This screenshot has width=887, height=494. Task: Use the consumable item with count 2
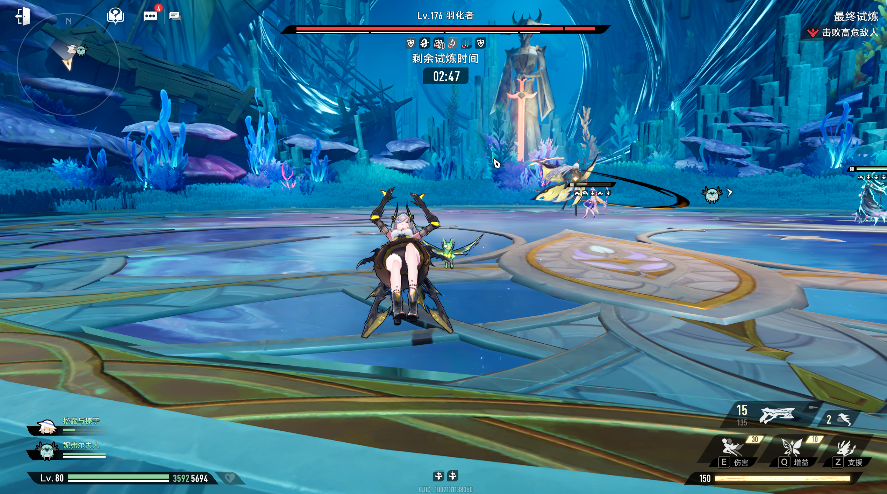842,419
